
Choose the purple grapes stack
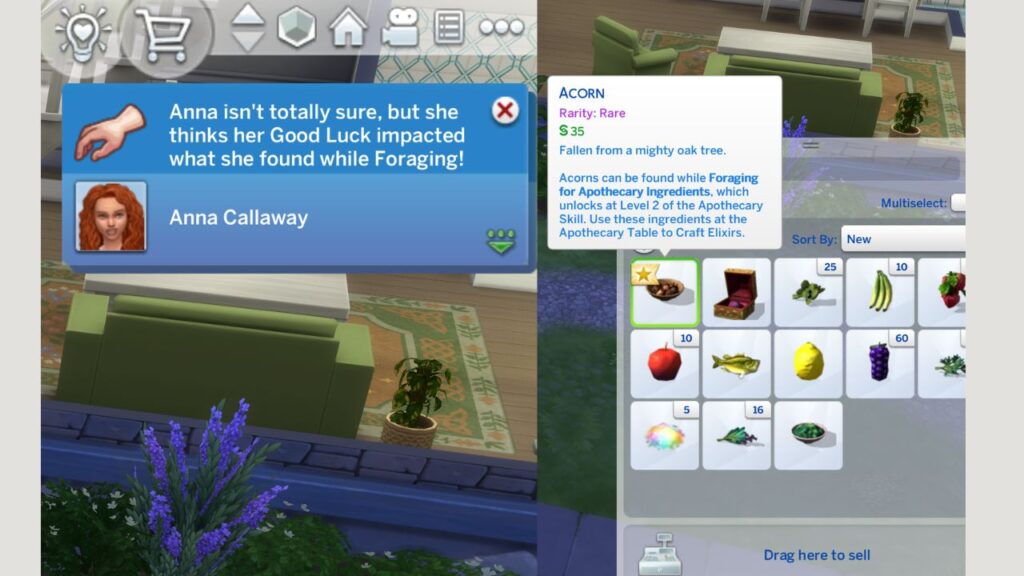point(880,363)
